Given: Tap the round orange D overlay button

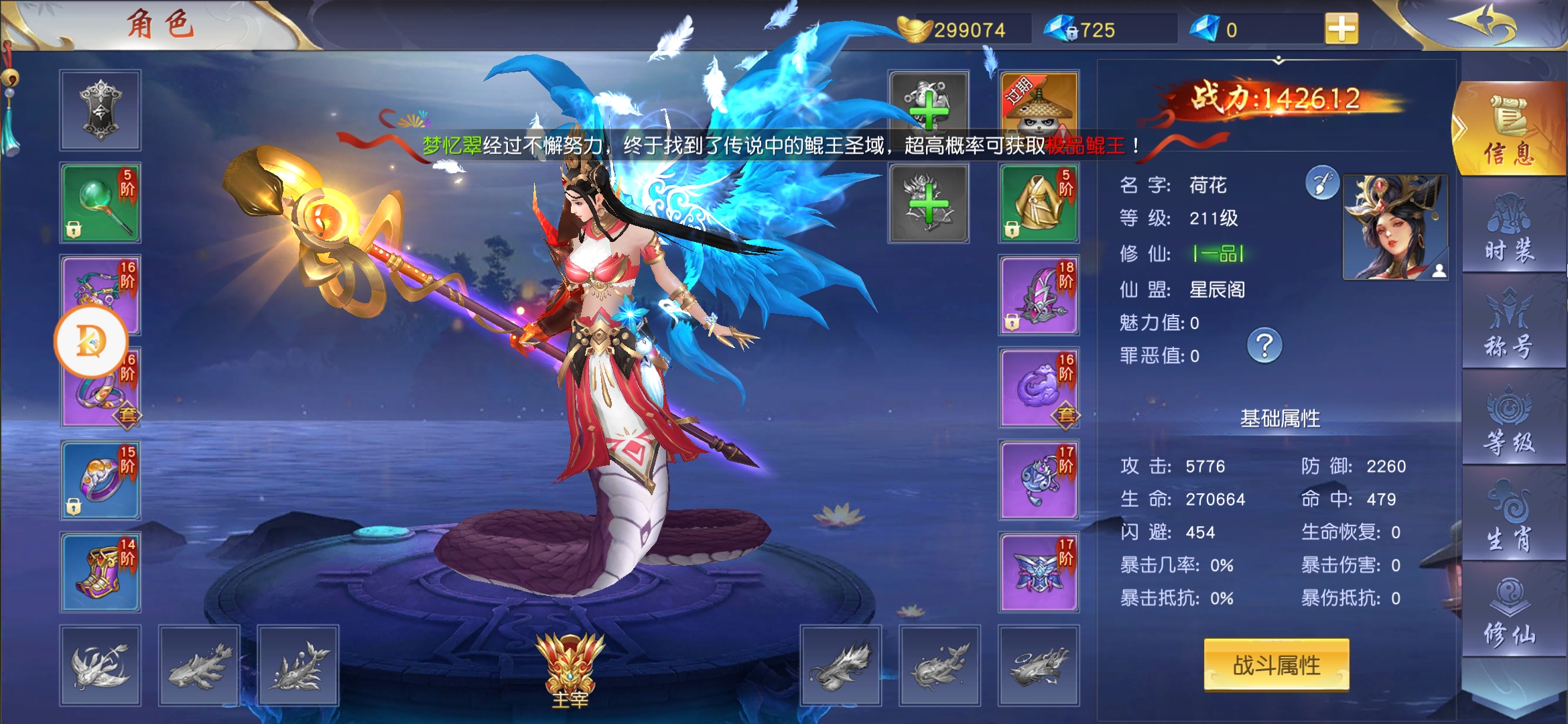Looking at the screenshot, I should click(x=90, y=341).
